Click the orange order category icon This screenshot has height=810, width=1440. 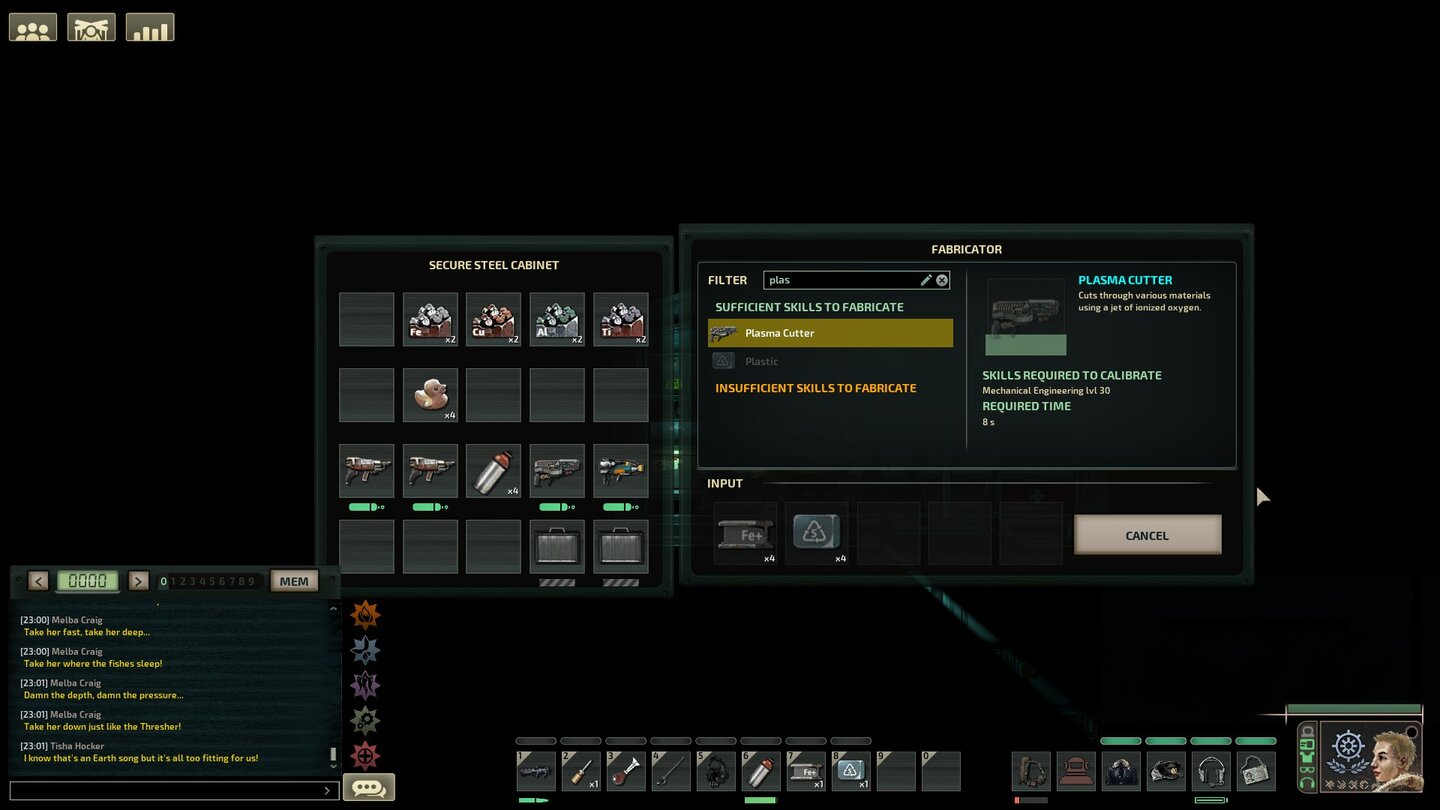365,615
